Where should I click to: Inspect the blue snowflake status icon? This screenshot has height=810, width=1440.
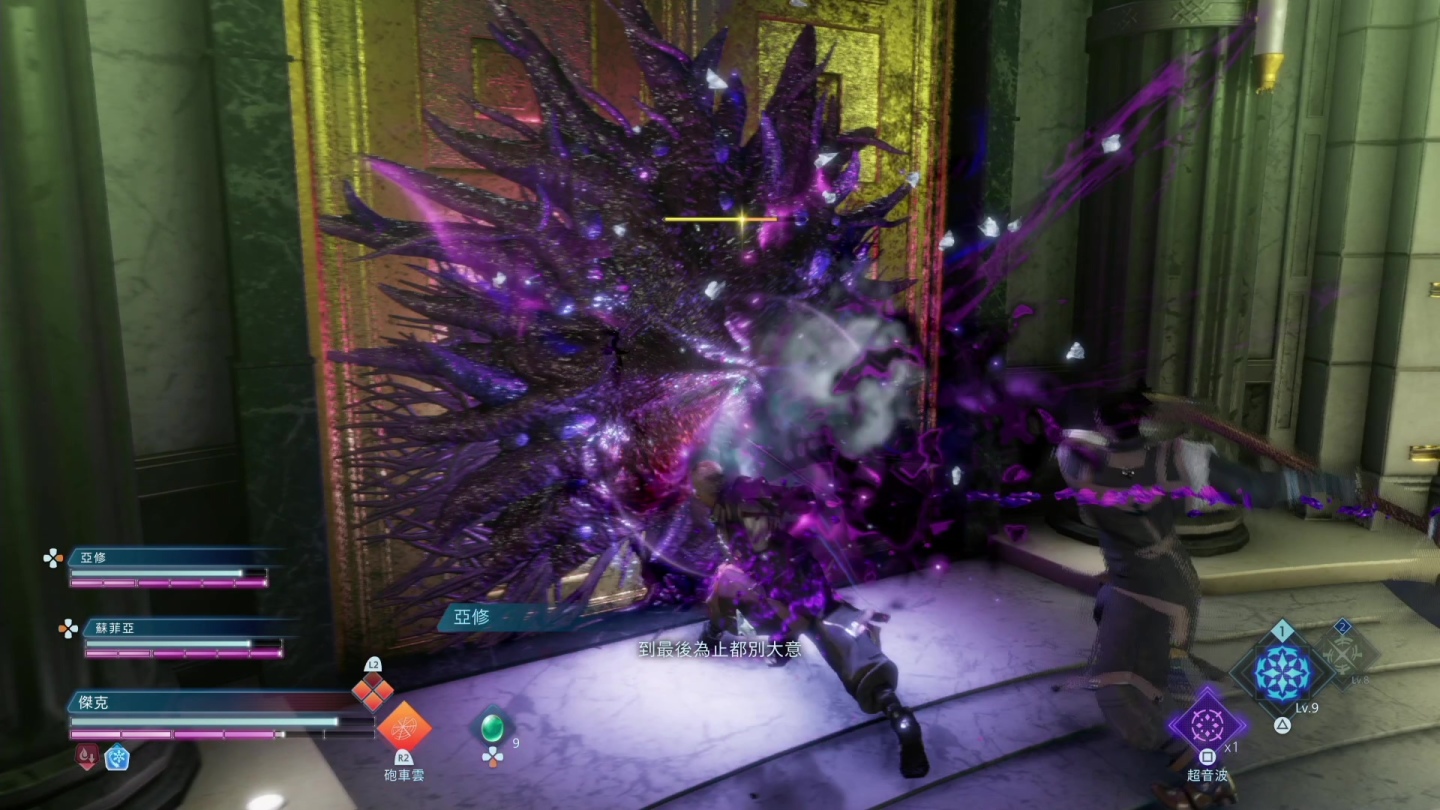tap(117, 757)
